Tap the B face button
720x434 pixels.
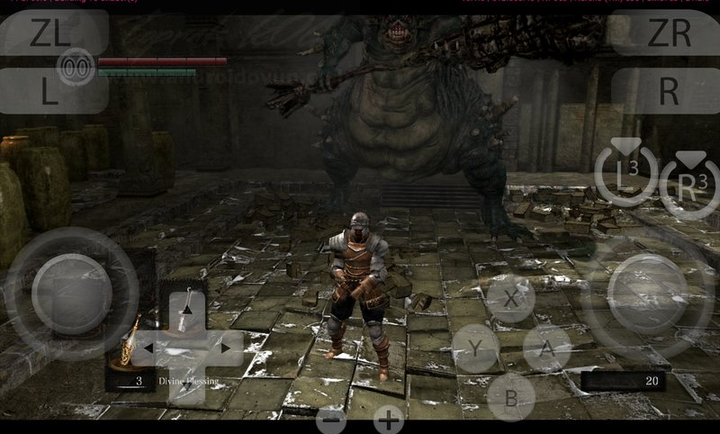511,396
